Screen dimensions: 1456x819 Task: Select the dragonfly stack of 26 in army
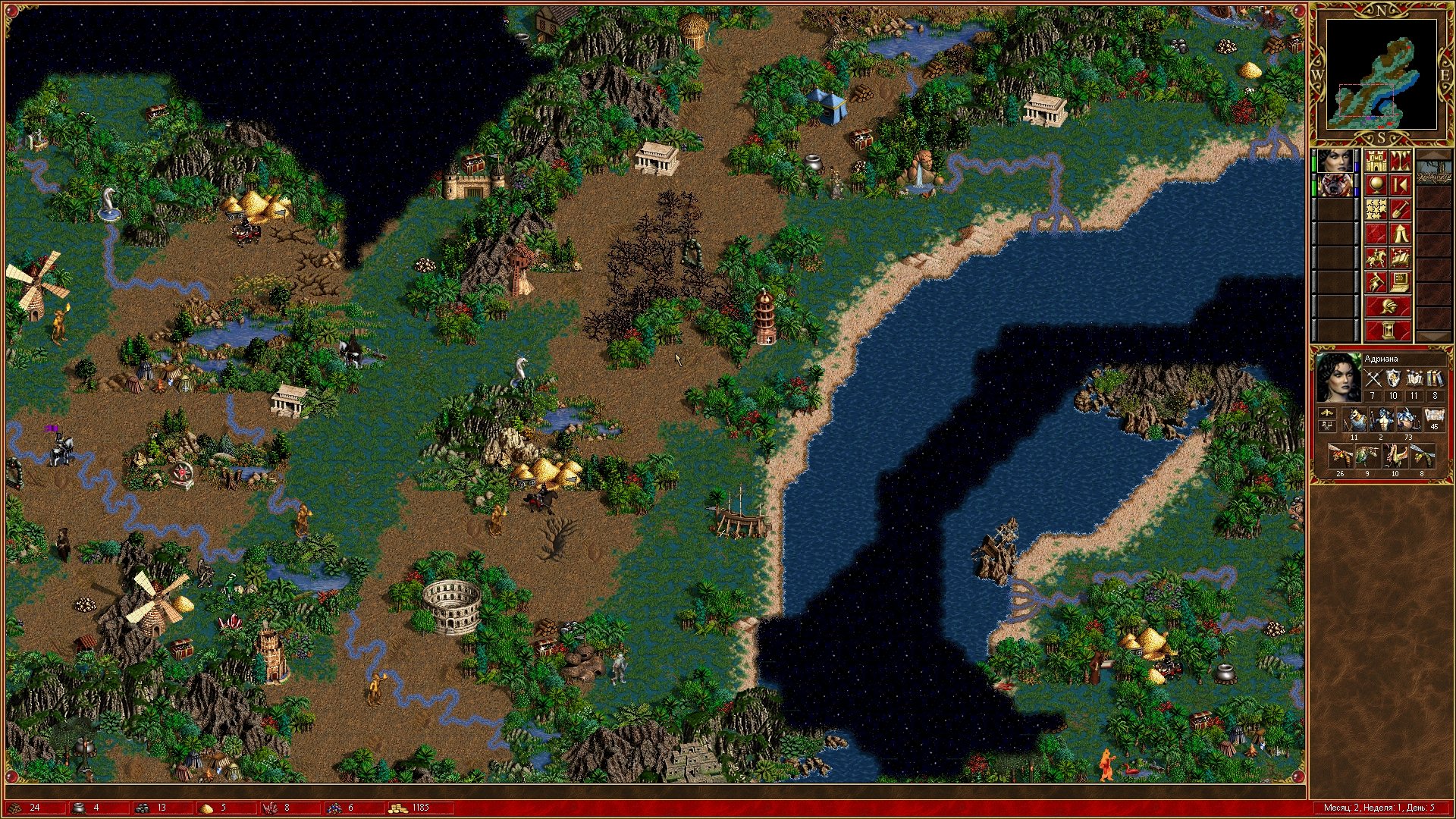1340,456
